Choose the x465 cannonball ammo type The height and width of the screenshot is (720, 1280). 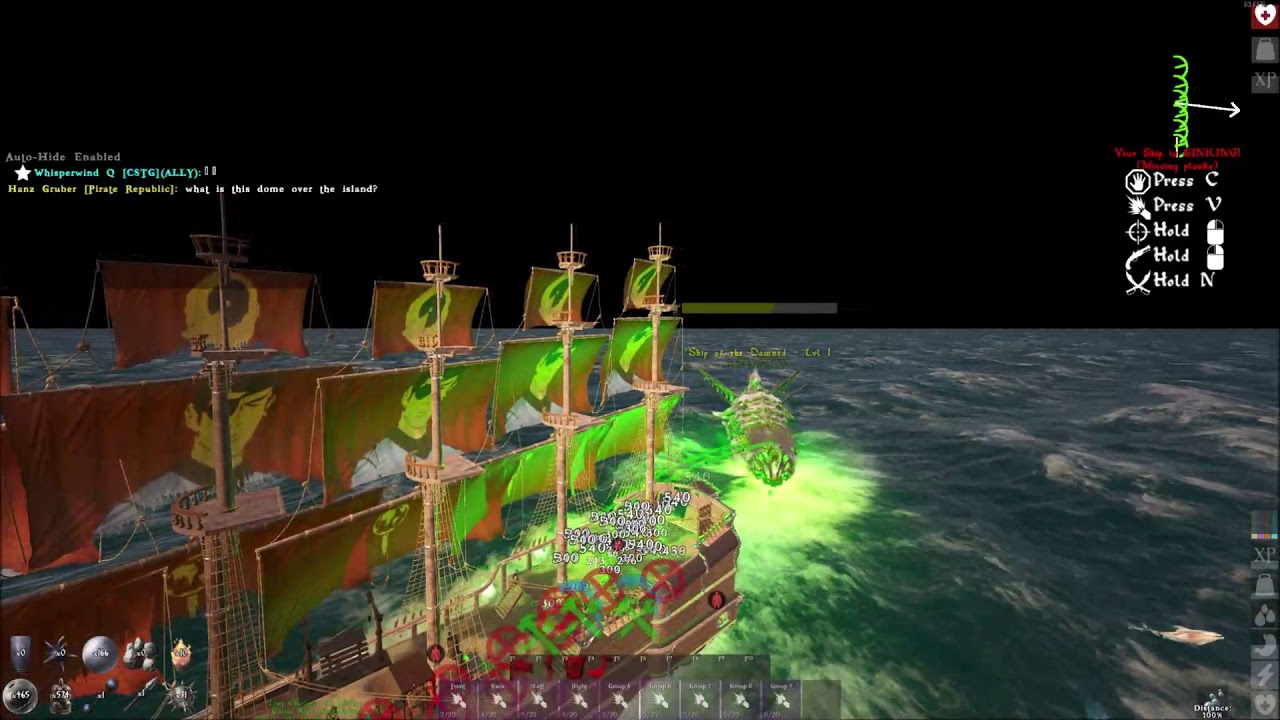click(x=20, y=693)
